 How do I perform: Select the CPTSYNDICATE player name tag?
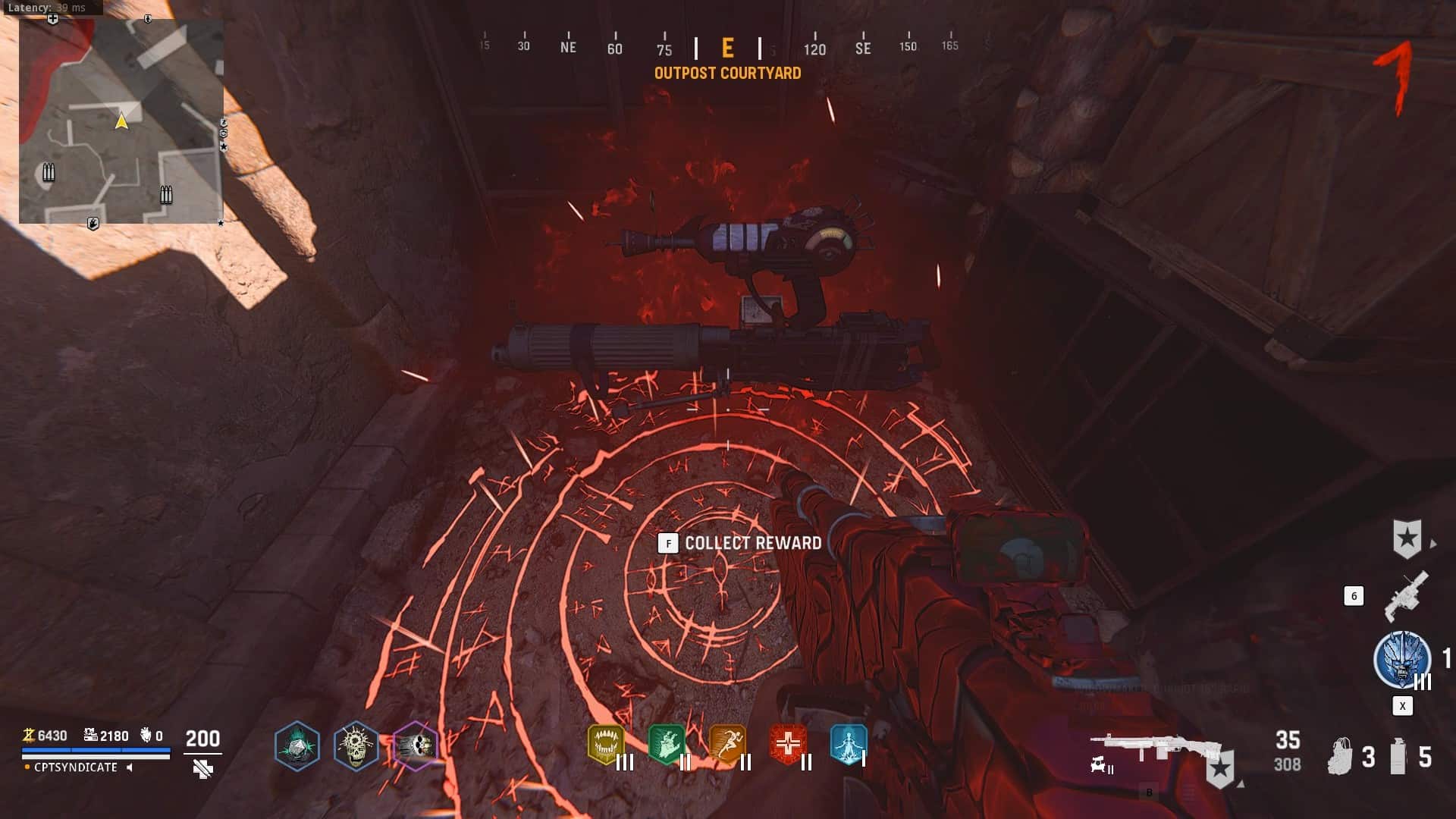(76, 767)
